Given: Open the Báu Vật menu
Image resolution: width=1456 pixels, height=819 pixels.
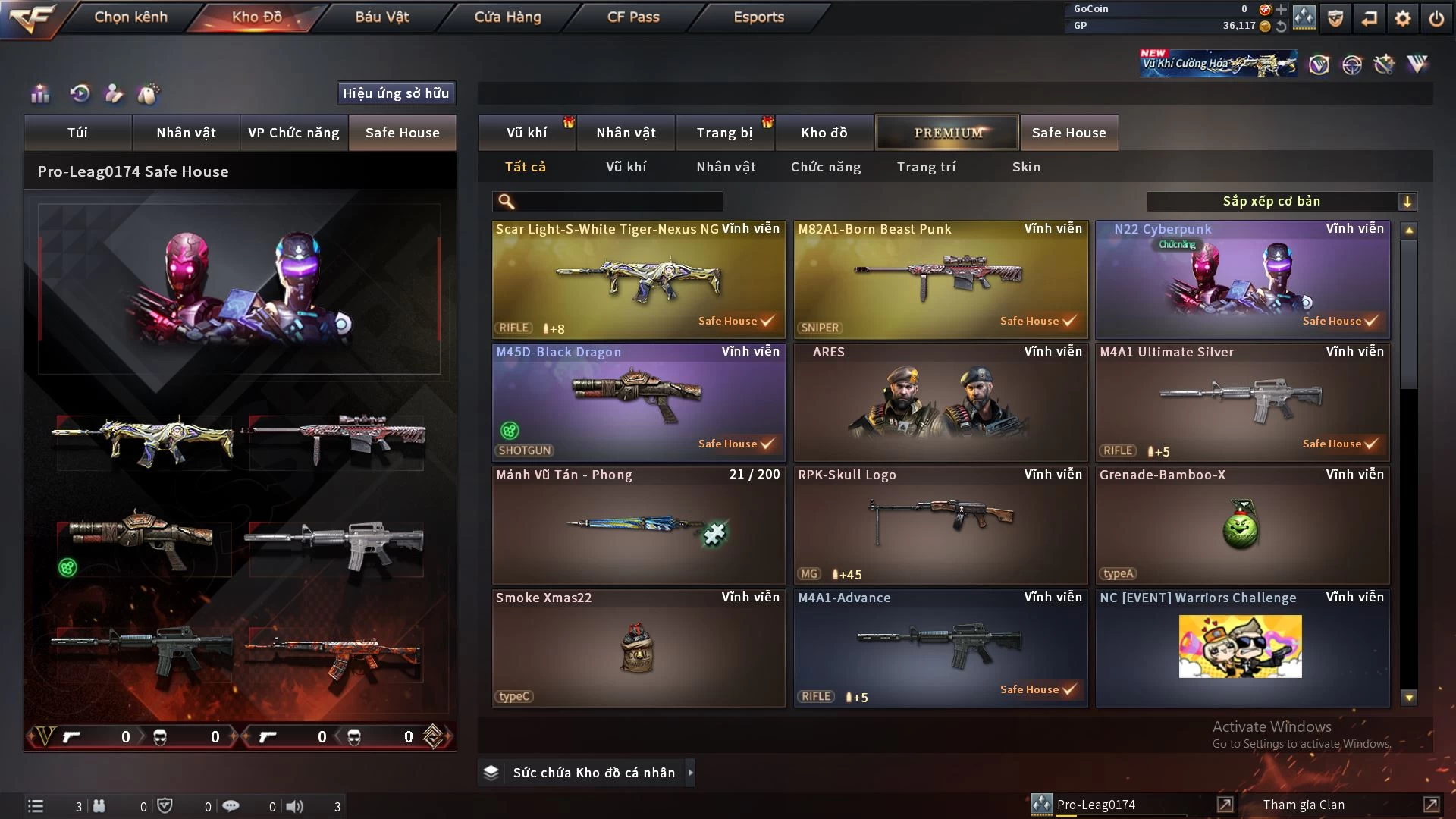Looking at the screenshot, I should click(x=381, y=17).
